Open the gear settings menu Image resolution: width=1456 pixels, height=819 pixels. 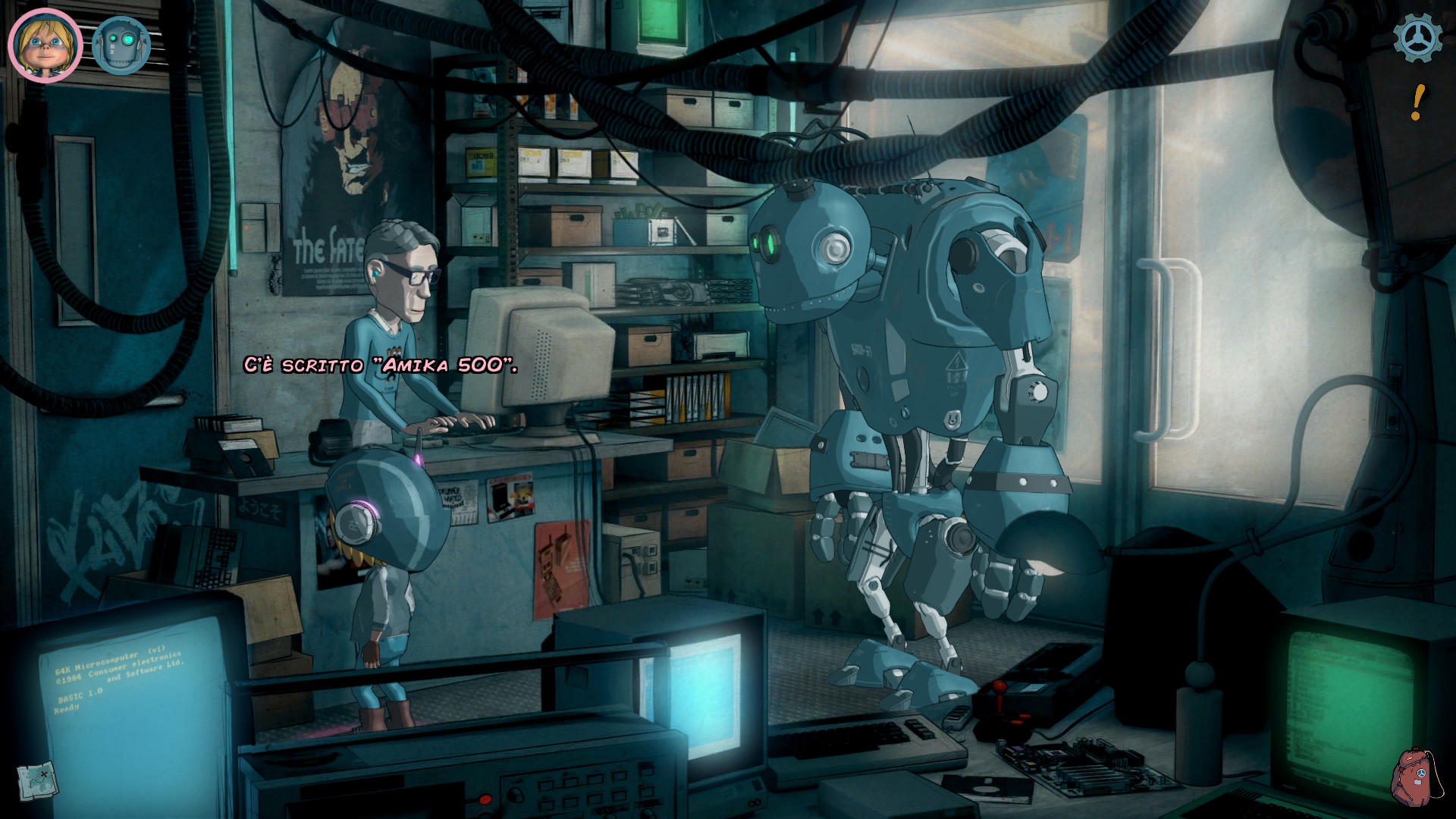tap(1417, 38)
